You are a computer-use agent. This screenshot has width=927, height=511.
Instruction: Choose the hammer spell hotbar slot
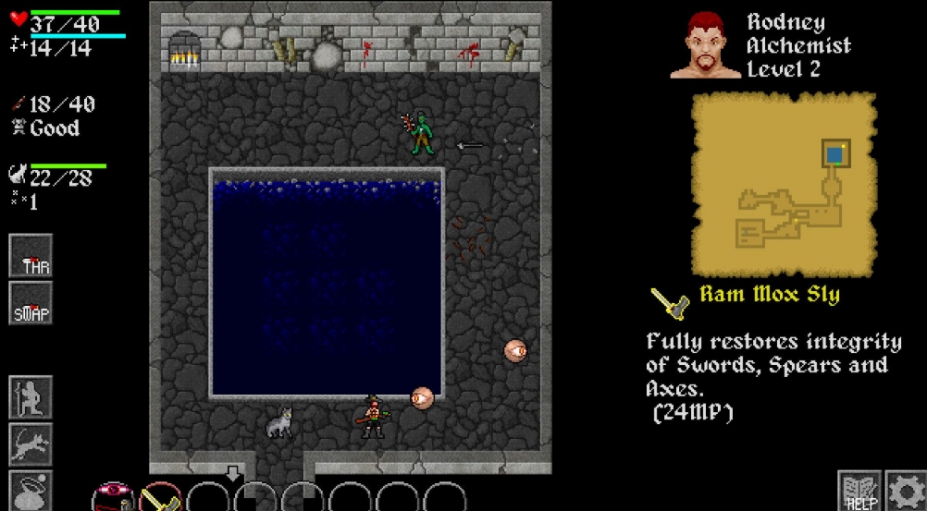[160, 498]
